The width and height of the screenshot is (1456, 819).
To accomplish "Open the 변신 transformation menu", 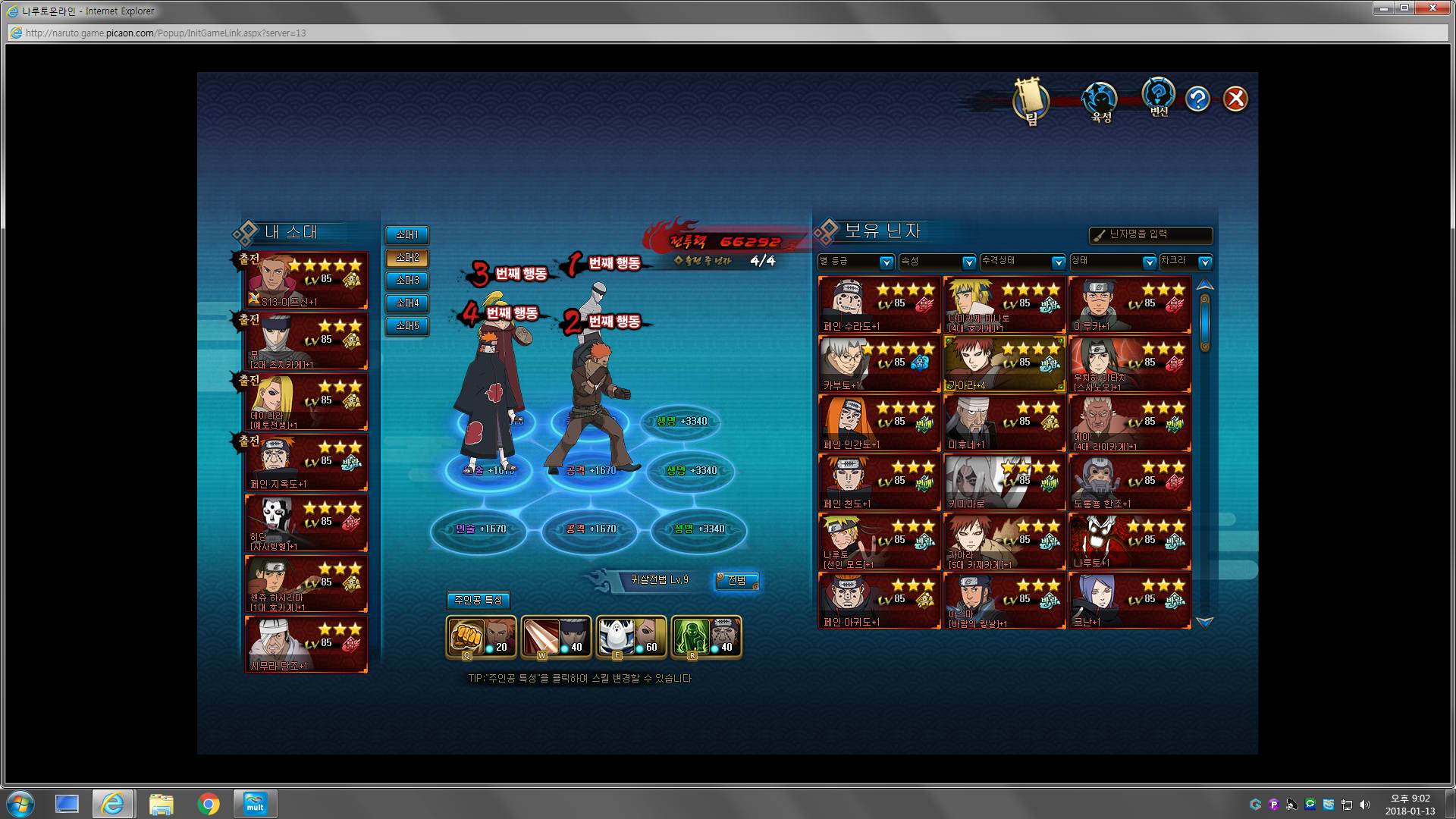I will pyautogui.click(x=1158, y=97).
